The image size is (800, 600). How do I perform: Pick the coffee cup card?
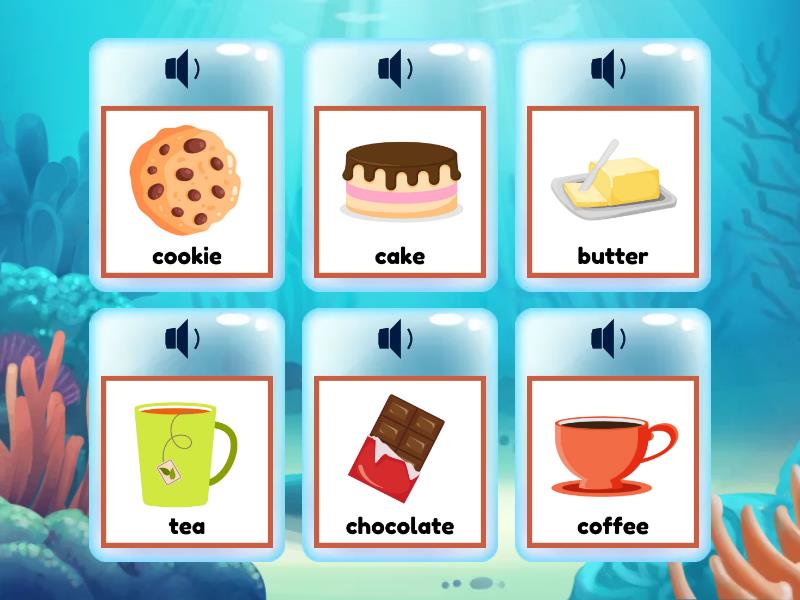click(x=613, y=461)
